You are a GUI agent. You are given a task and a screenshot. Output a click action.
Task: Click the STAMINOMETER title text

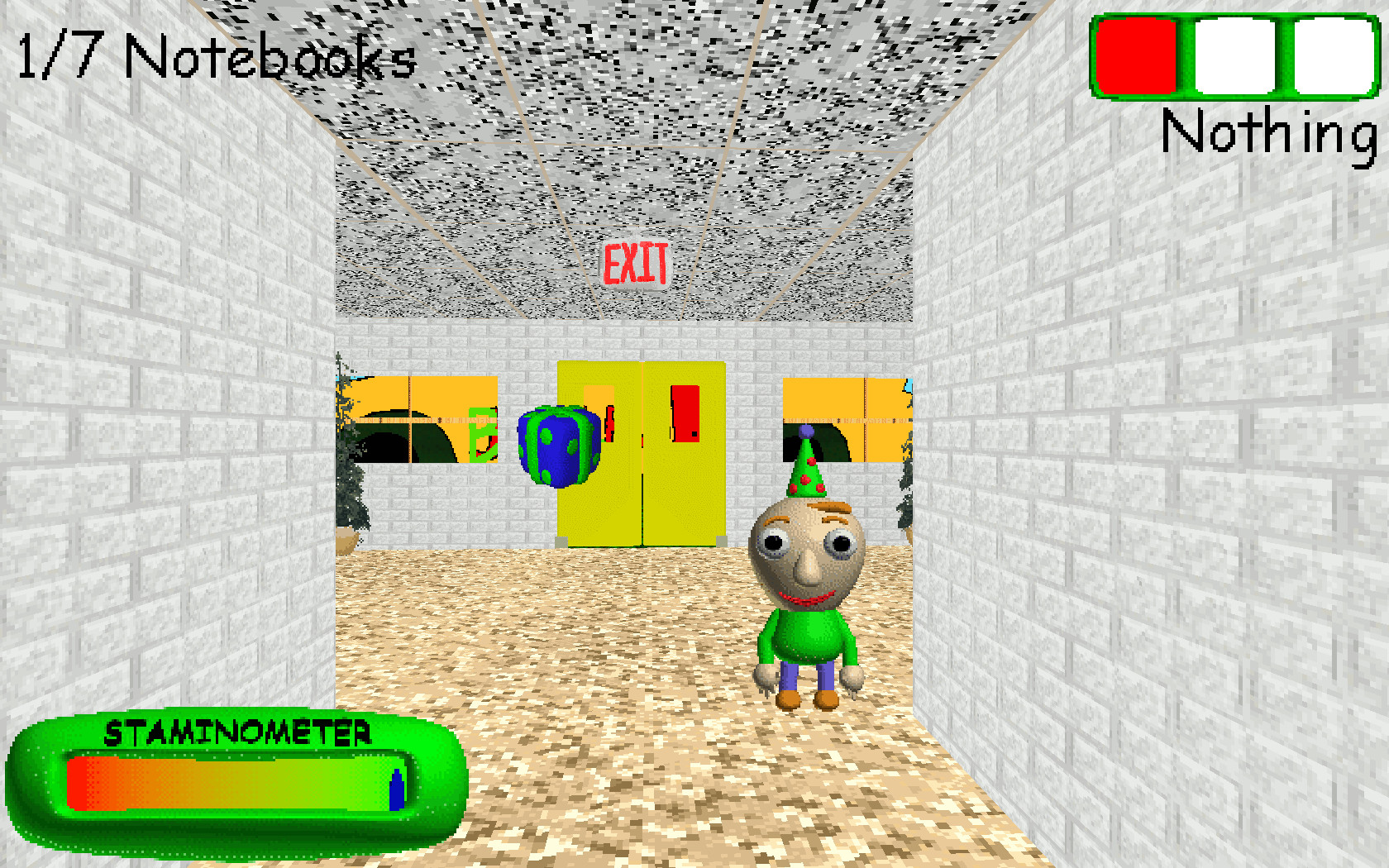(238, 732)
